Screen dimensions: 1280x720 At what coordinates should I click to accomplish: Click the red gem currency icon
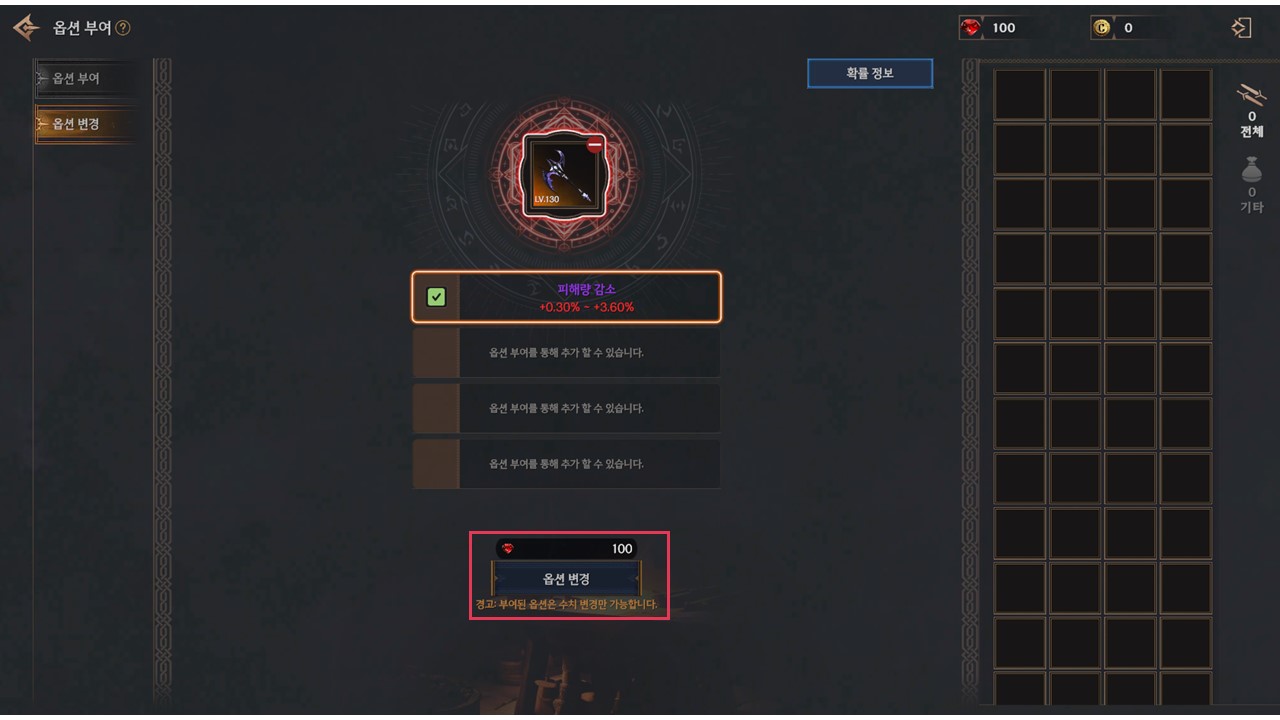click(x=971, y=28)
